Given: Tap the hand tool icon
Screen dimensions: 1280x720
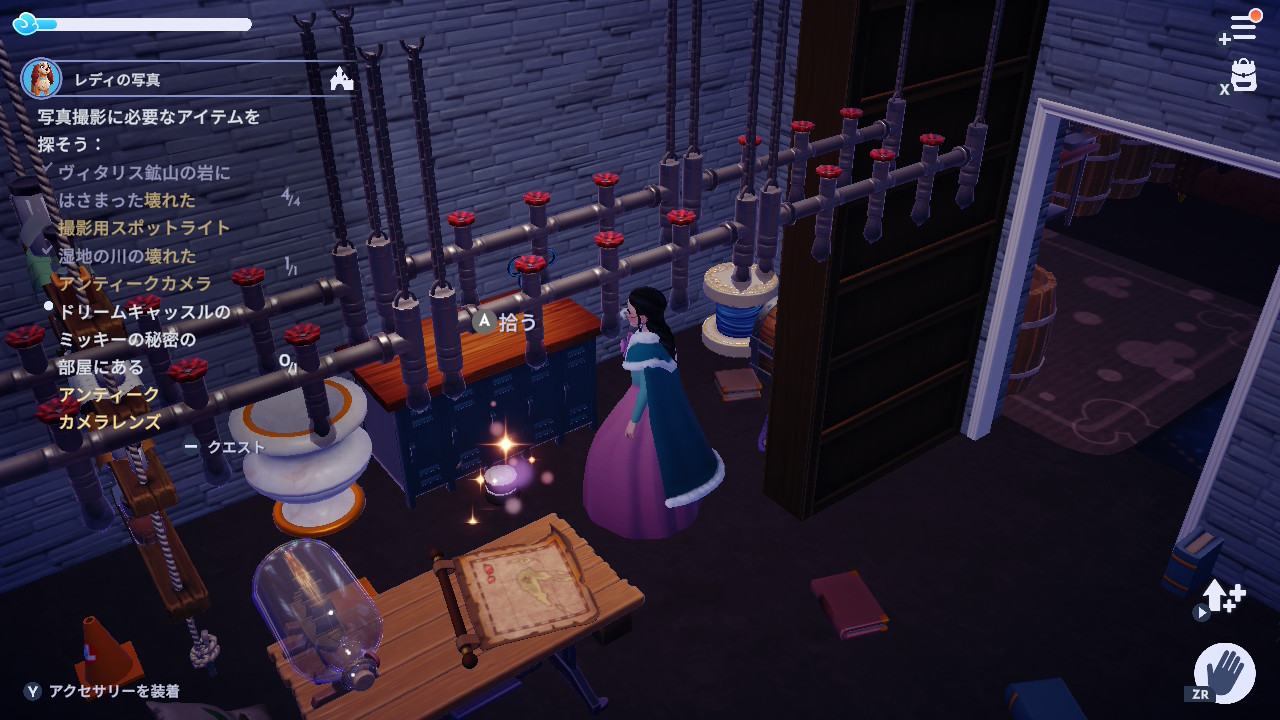Looking at the screenshot, I should tap(1225, 672).
